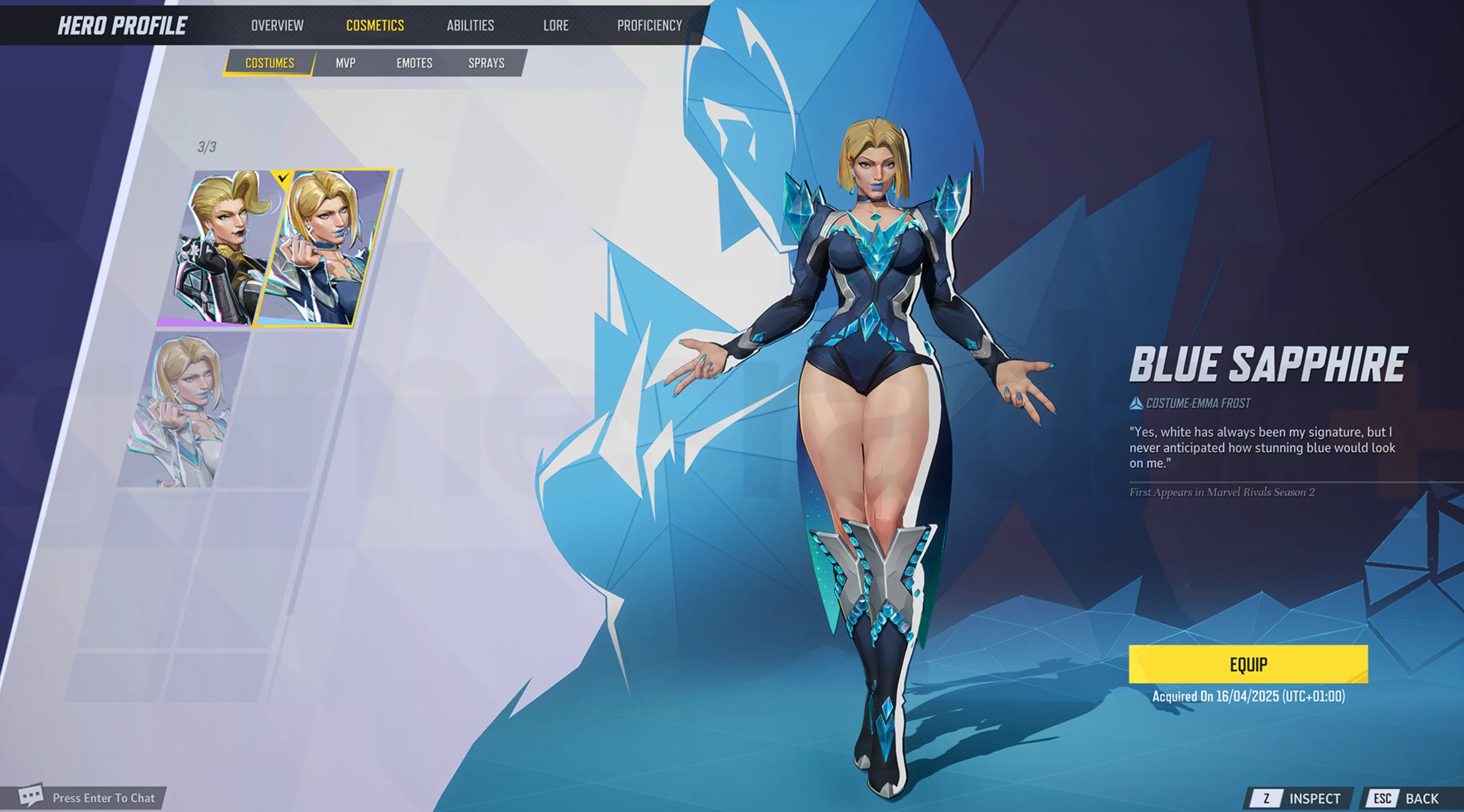Open the Lore tab
The width and height of the screenshot is (1464, 812).
click(555, 26)
